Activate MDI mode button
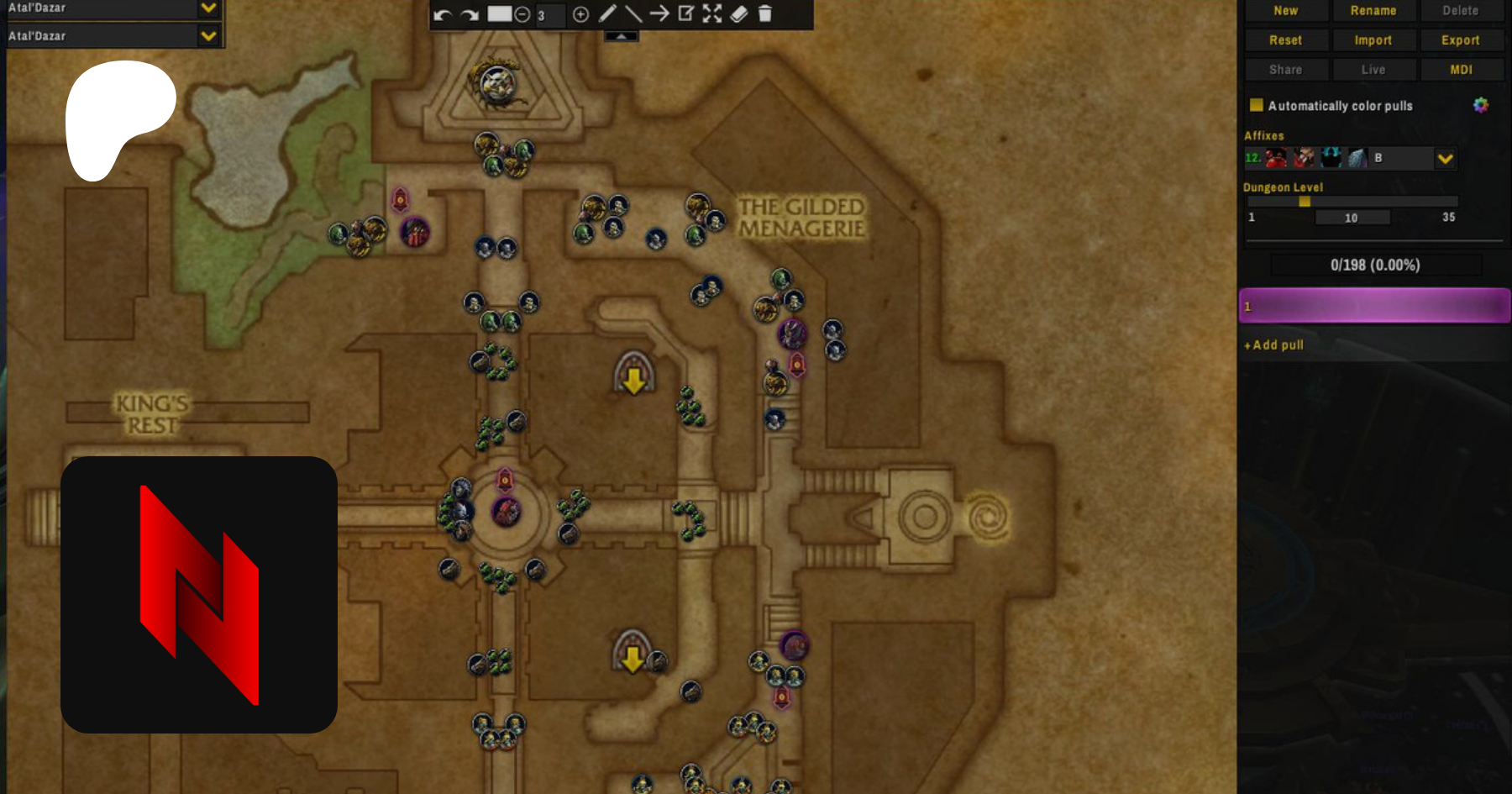This screenshot has width=1512, height=794. coord(1461,70)
